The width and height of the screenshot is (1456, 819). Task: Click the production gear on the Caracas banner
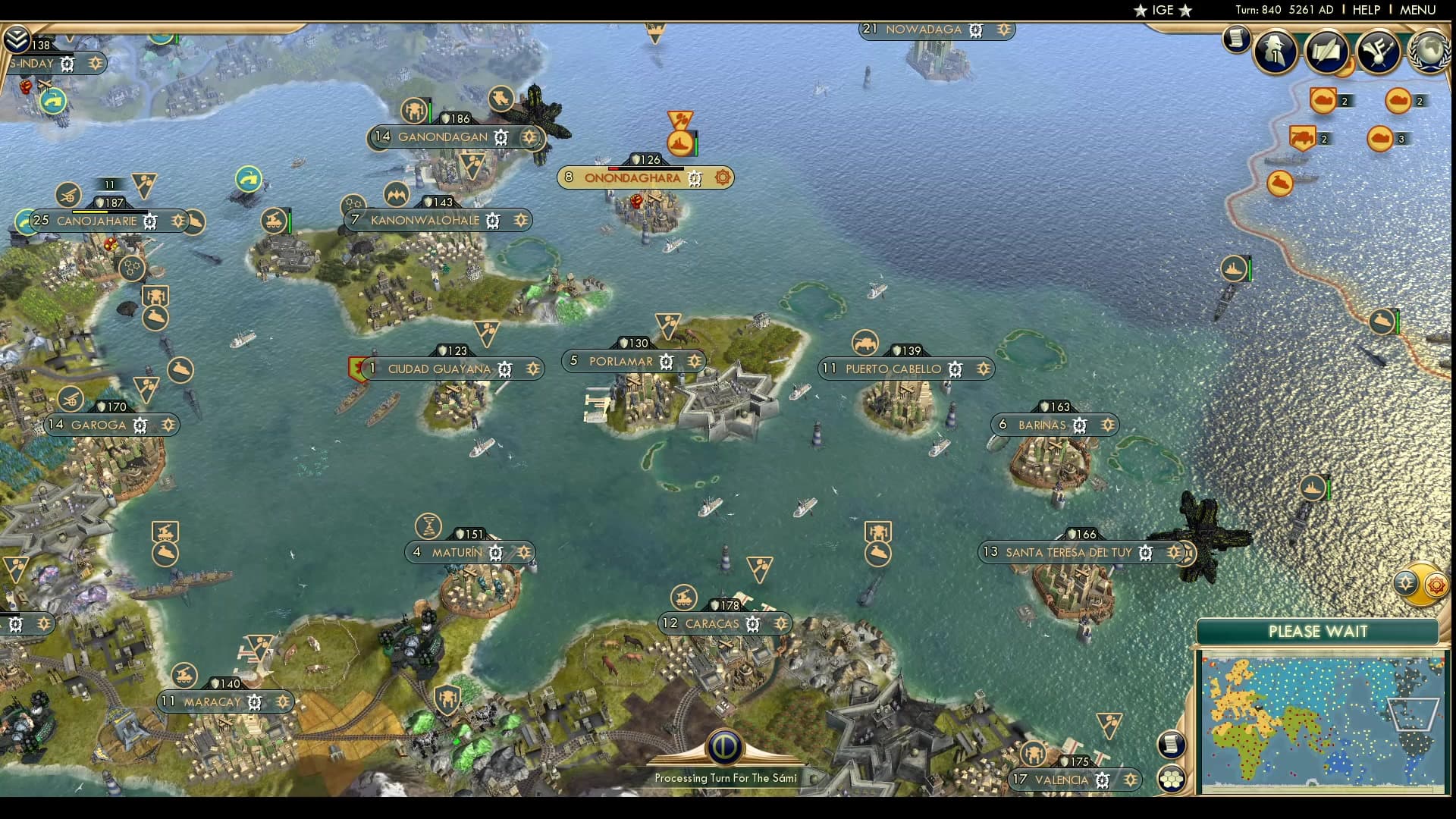point(752,624)
